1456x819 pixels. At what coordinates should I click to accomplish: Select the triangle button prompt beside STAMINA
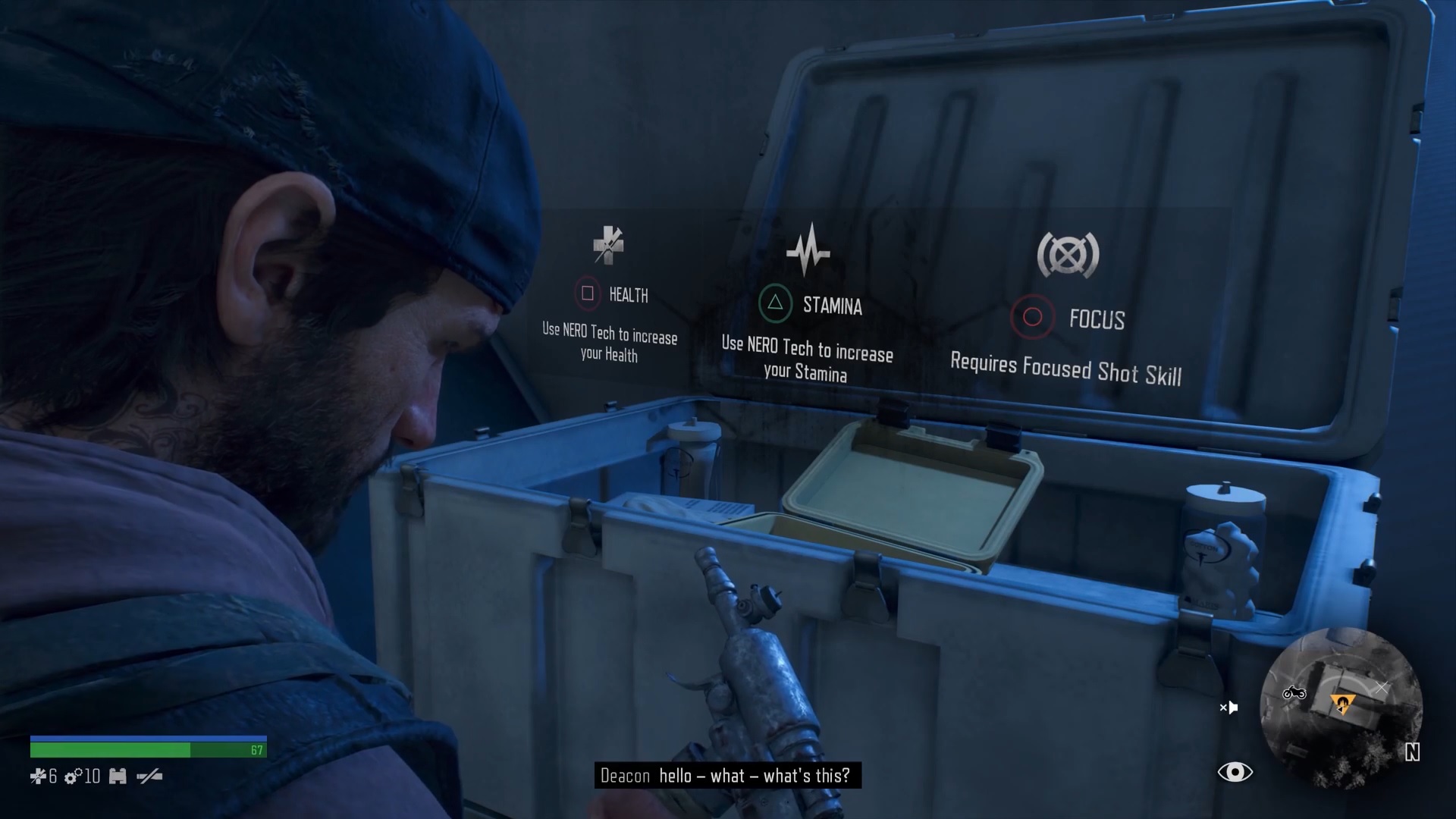click(x=777, y=304)
